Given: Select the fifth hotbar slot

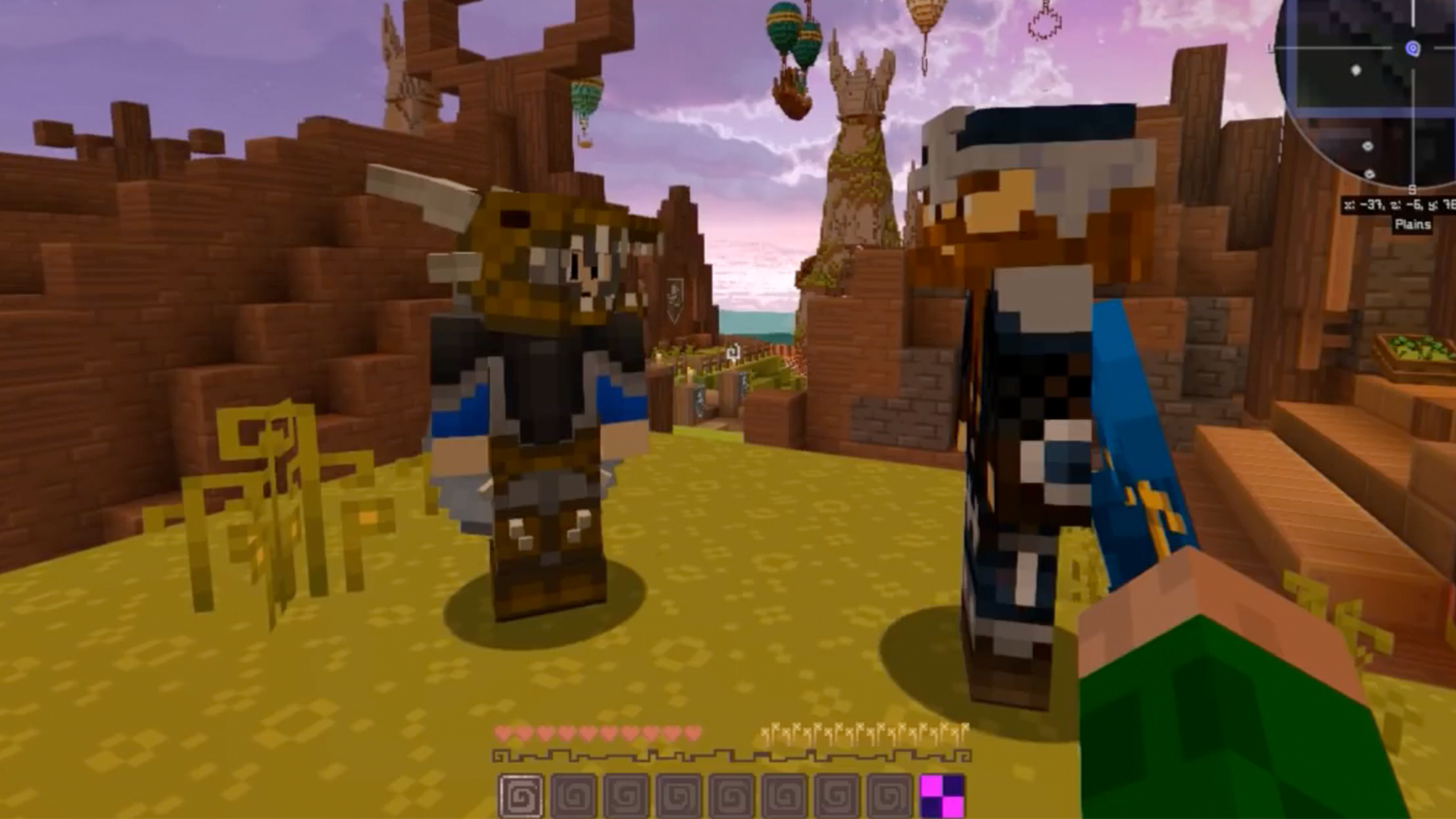Looking at the screenshot, I should tap(730, 794).
